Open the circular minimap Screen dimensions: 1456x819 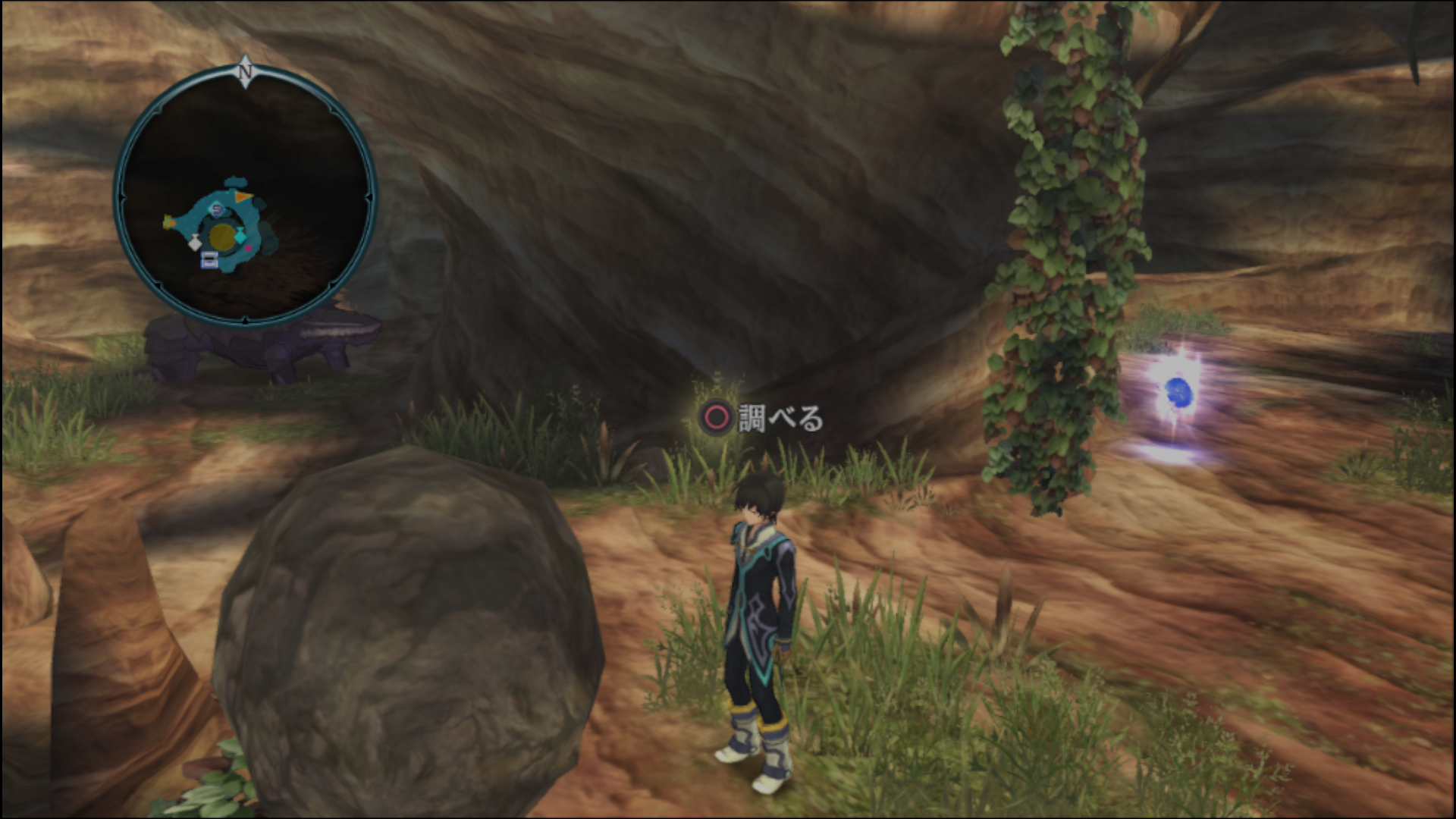(x=244, y=196)
